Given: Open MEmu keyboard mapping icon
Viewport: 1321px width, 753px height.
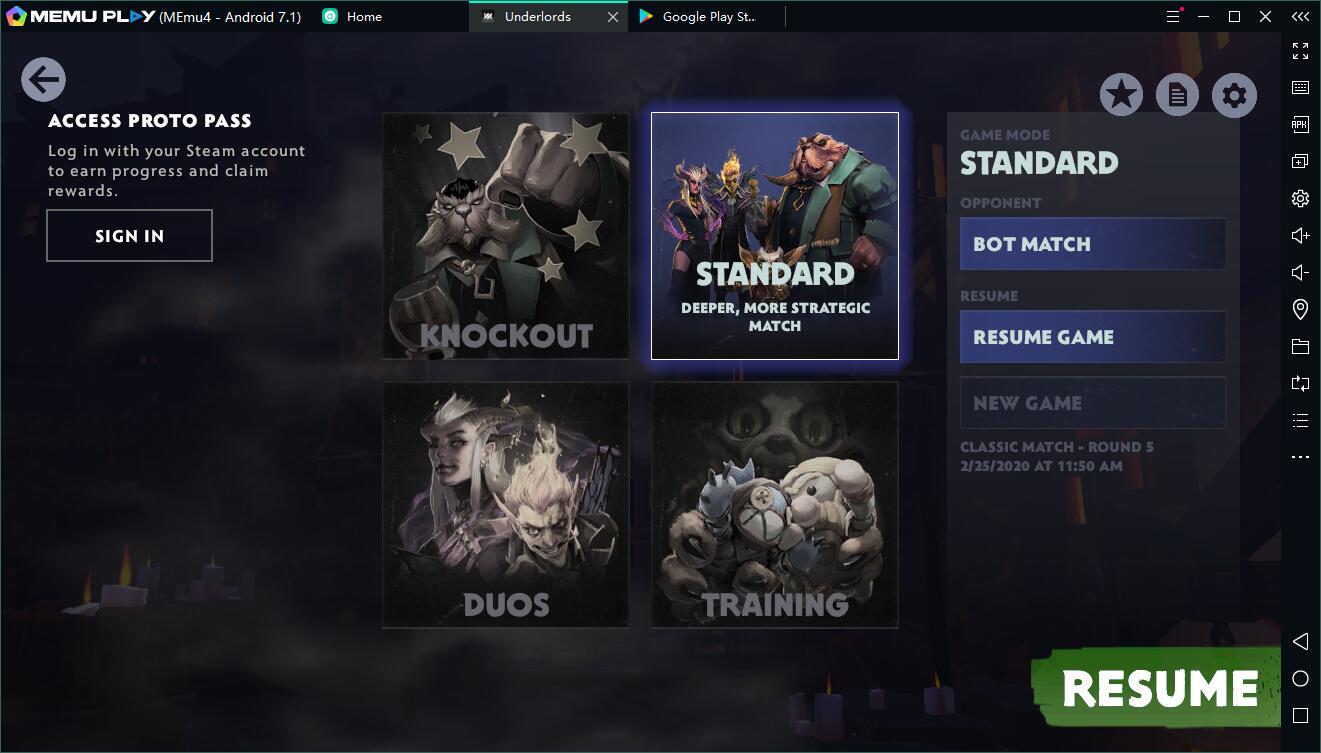Looking at the screenshot, I should (x=1300, y=87).
